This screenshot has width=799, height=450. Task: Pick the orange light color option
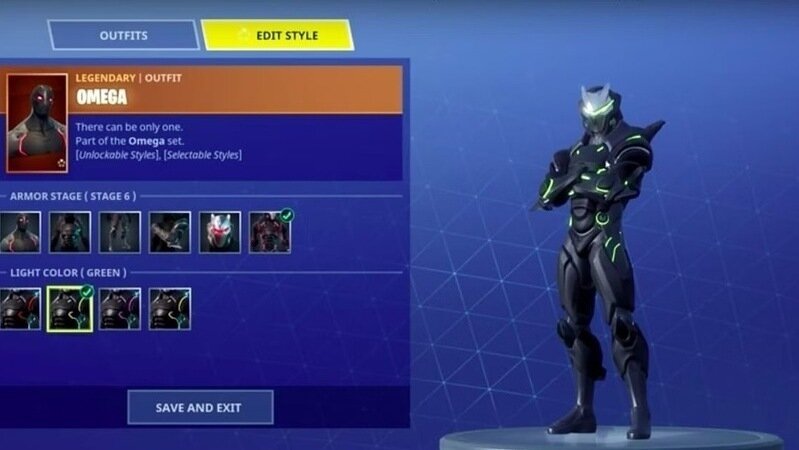click(170, 309)
